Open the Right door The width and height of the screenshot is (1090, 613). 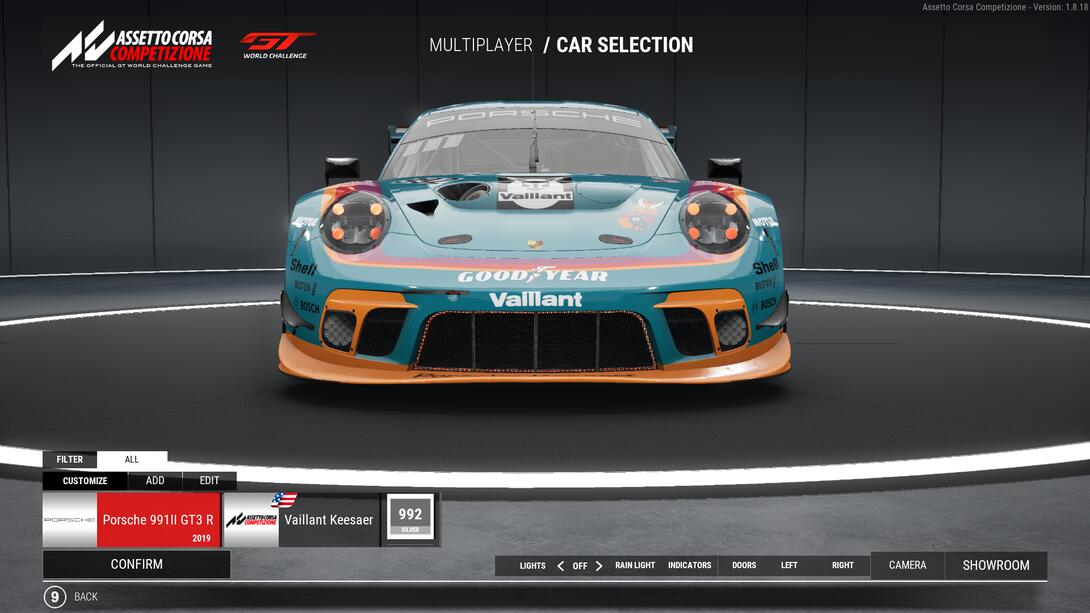point(843,566)
